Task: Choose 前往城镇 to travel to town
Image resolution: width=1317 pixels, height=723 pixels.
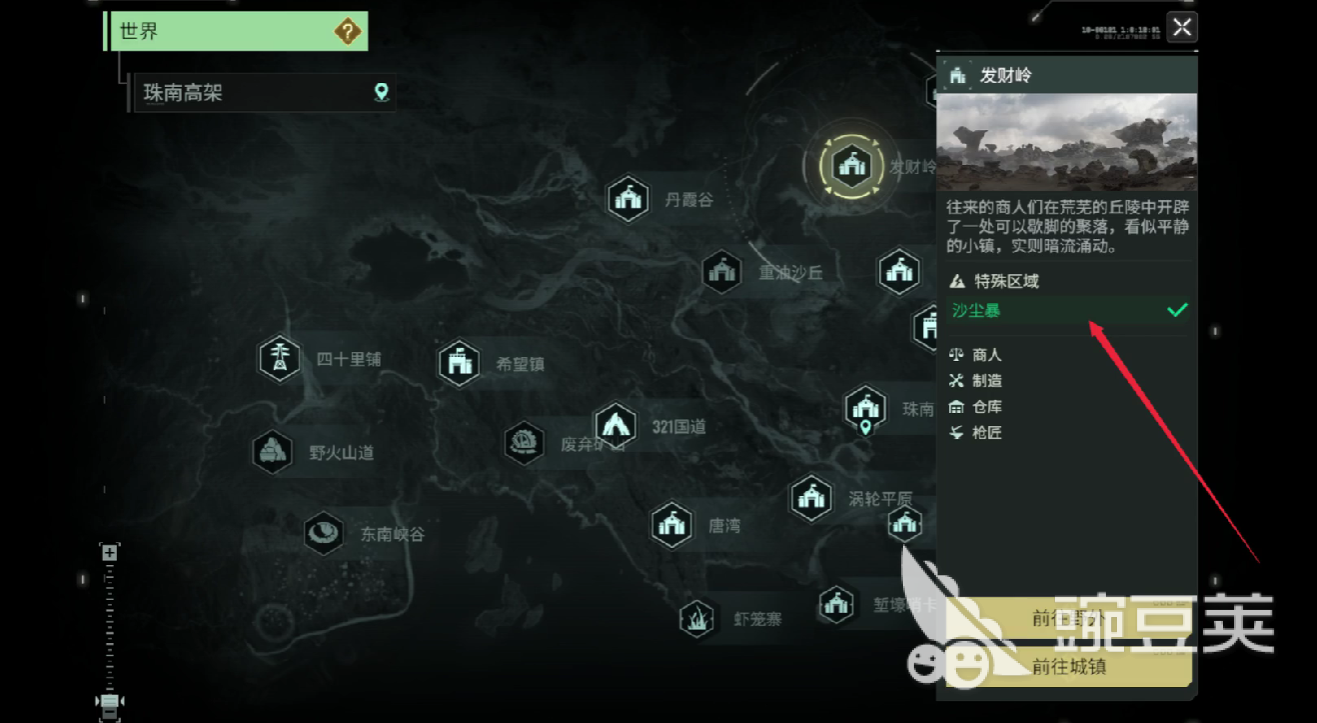Action: pyautogui.click(x=1068, y=666)
